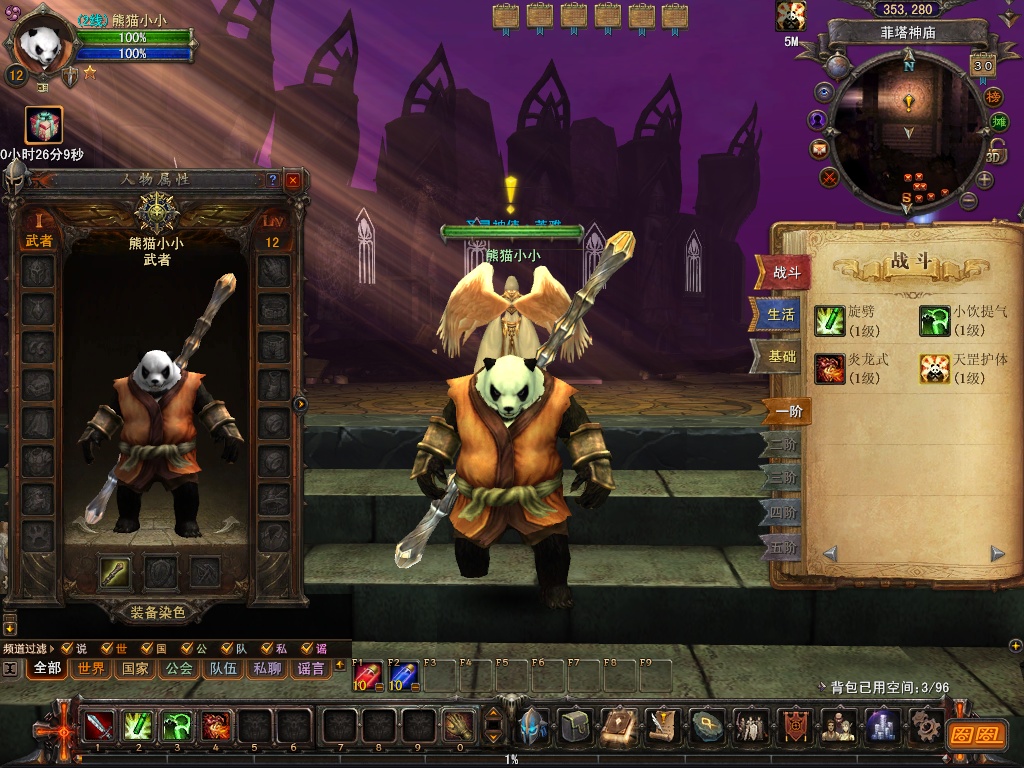Choose the 炎龙式 skill icon
Screen dimensions: 1024x768
pos(829,368)
